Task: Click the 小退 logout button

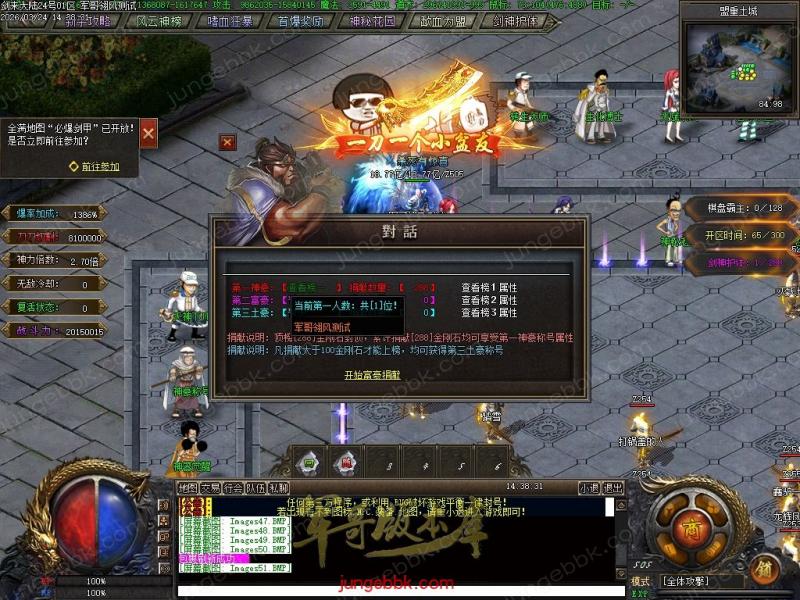Action: [589, 488]
